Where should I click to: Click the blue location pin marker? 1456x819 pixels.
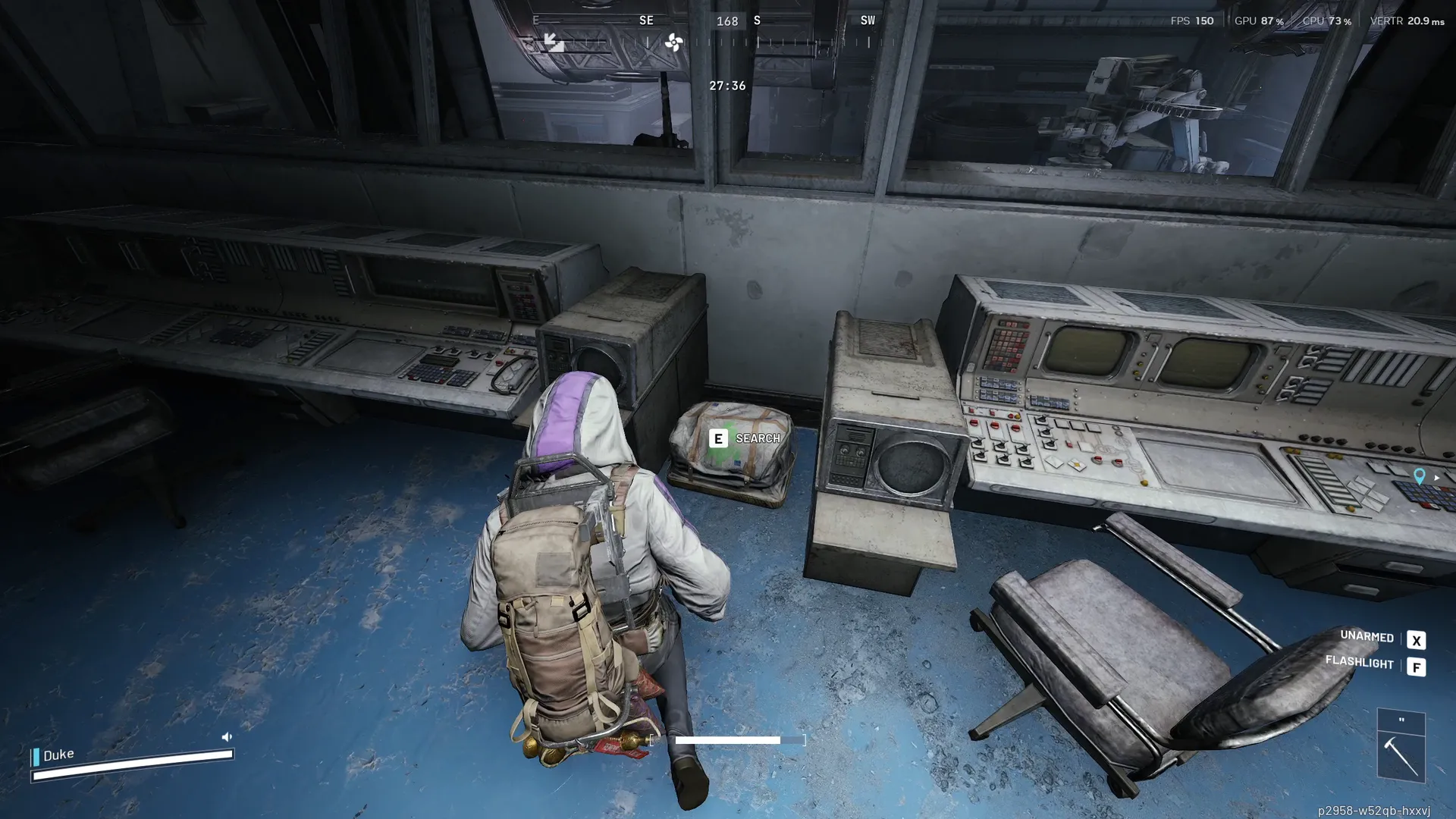pos(1419,475)
